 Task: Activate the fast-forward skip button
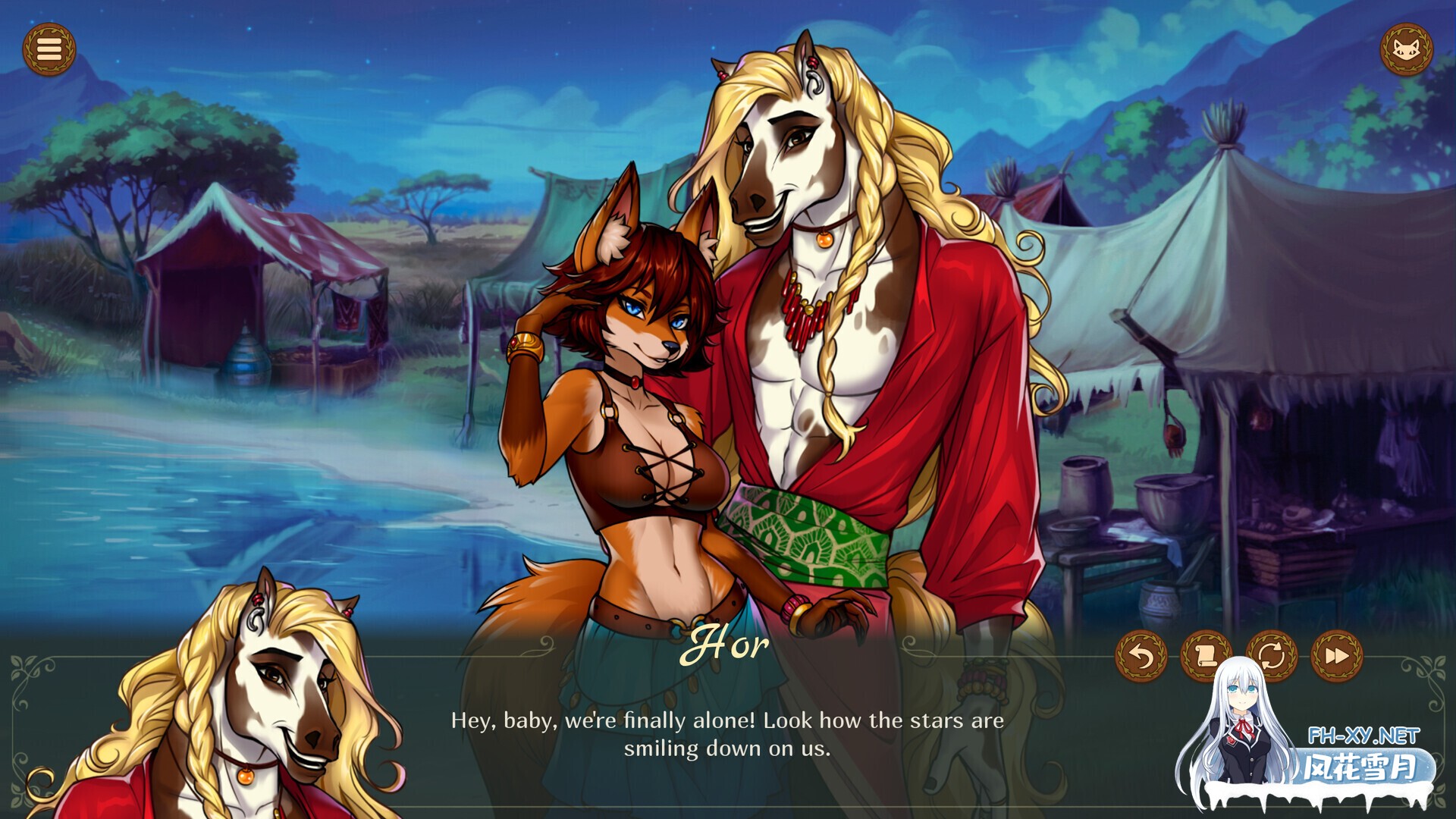(x=1337, y=656)
